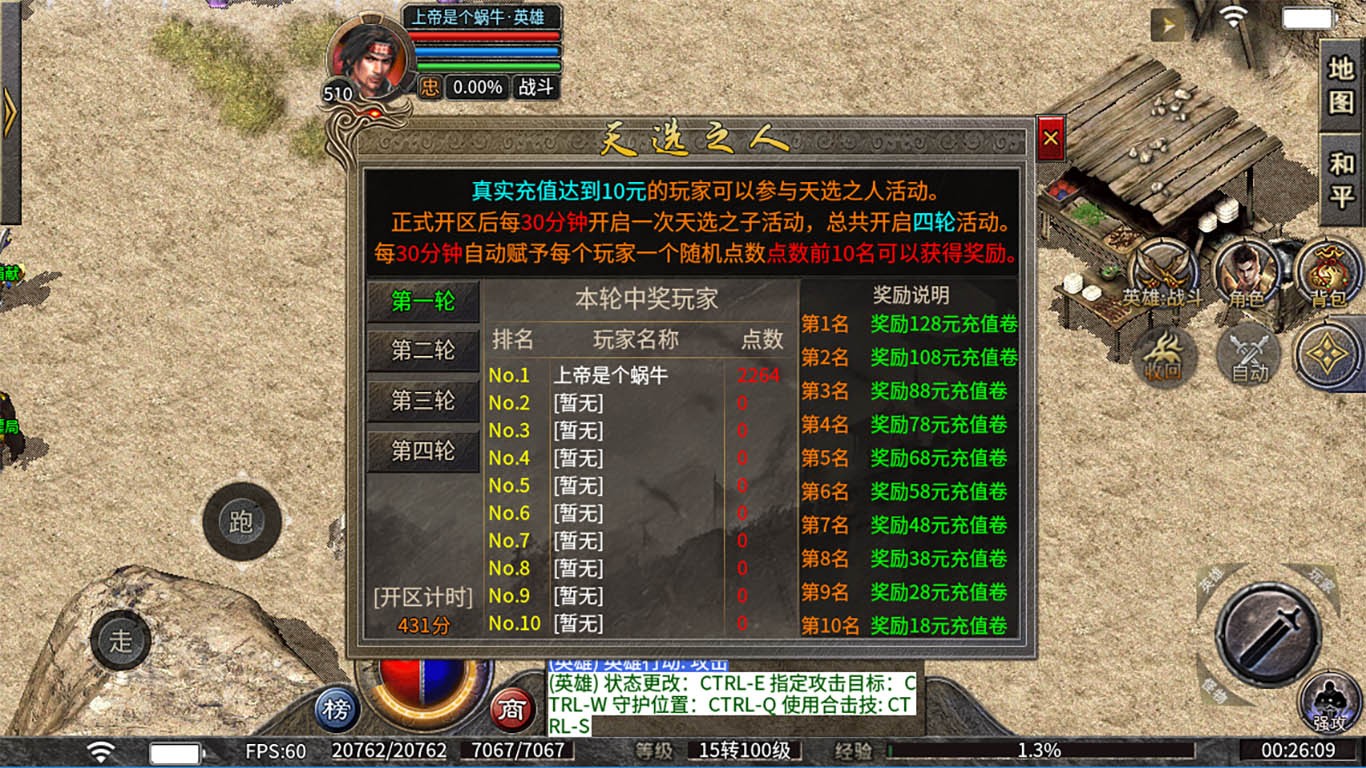Tap the 收回 recall hero icon
Image resolution: width=1366 pixels, height=768 pixels.
coord(1163,356)
